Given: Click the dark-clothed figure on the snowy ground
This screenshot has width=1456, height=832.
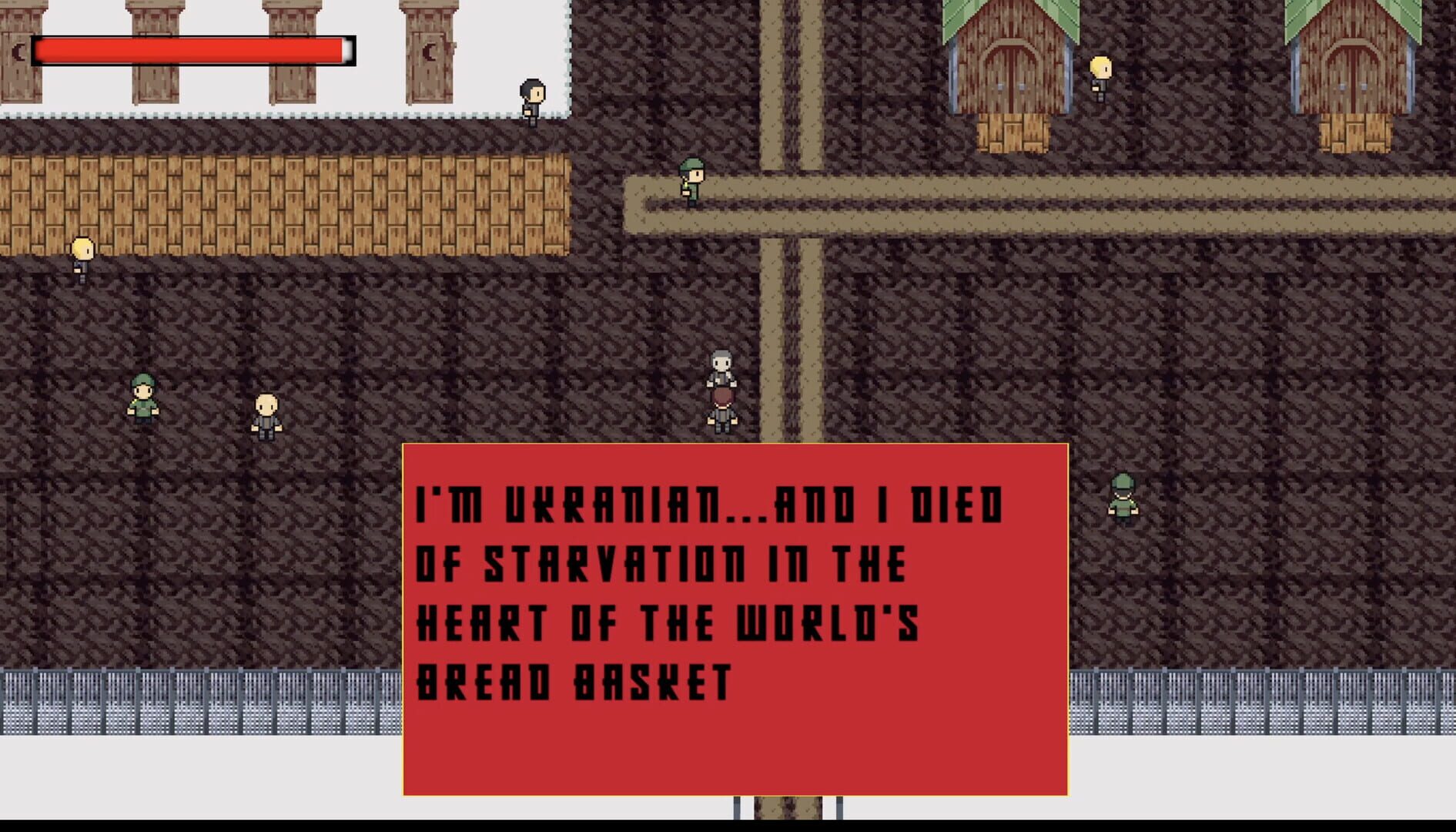Looking at the screenshot, I should (x=530, y=102).
